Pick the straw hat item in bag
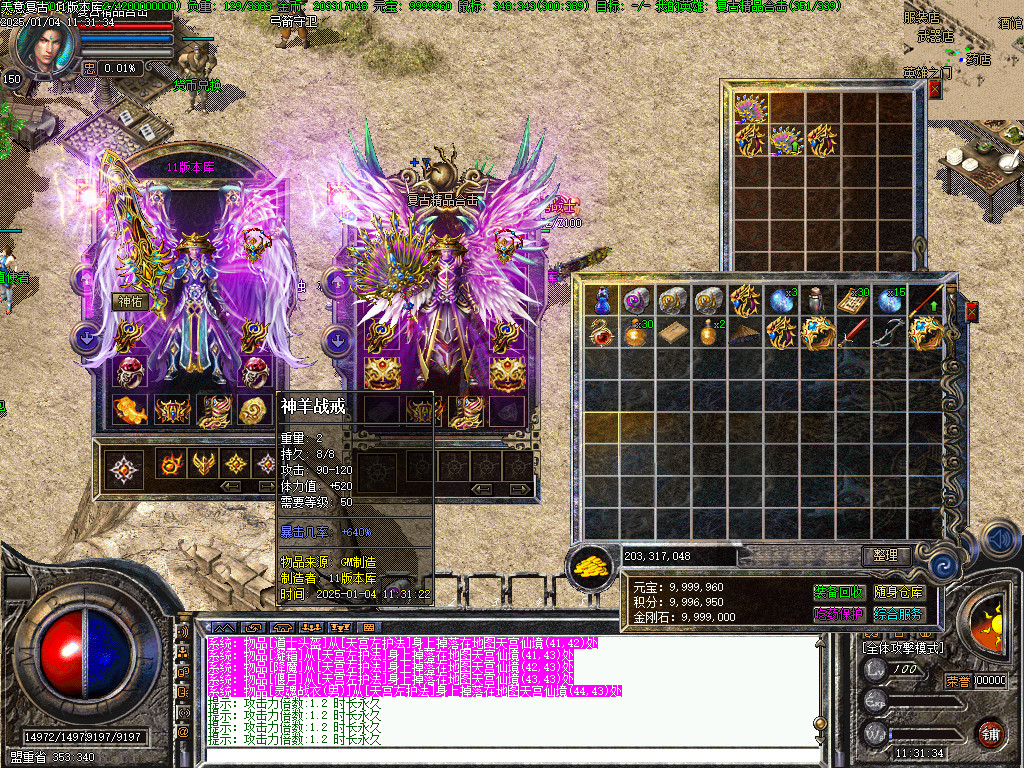 [744, 333]
